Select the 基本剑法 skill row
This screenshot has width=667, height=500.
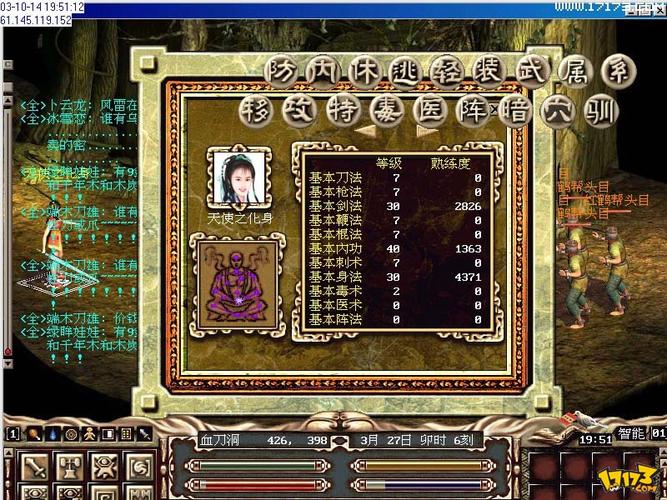(398, 205)
